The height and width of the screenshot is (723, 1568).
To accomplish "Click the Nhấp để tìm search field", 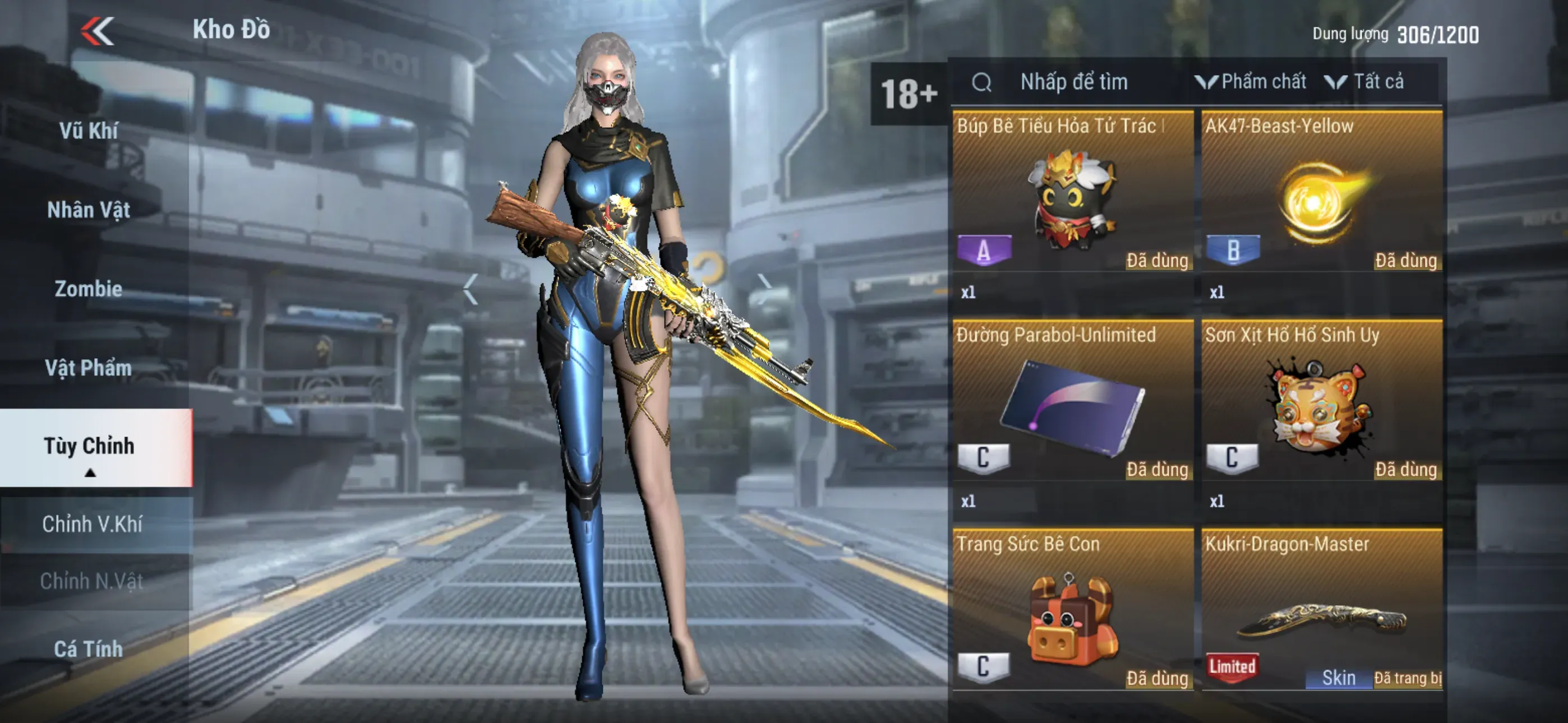I will tap(1074, 82).
